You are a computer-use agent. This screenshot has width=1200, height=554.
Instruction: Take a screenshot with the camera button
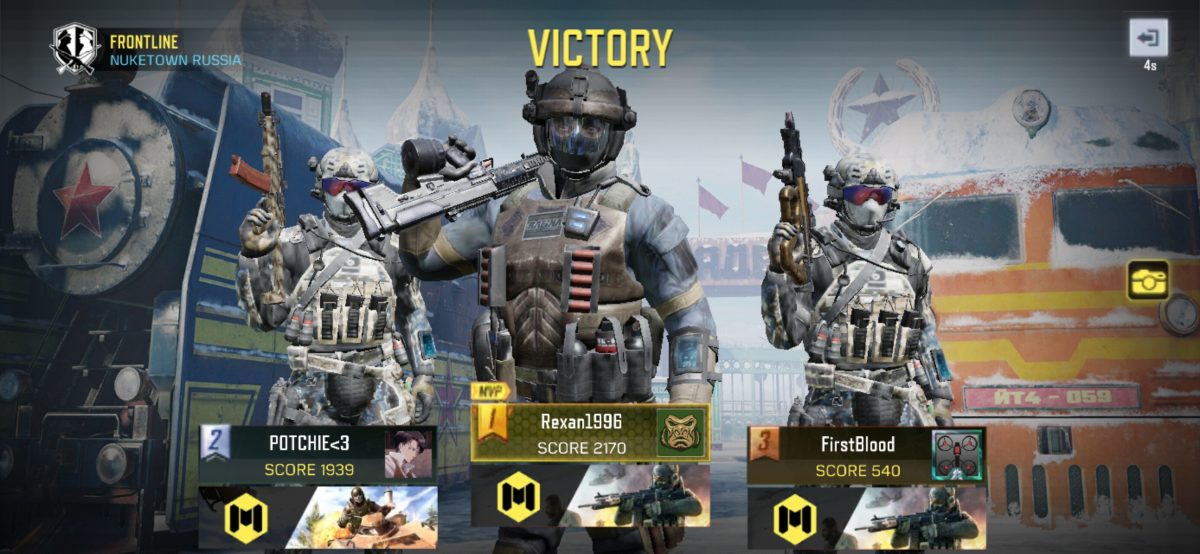coord(1149,281)
